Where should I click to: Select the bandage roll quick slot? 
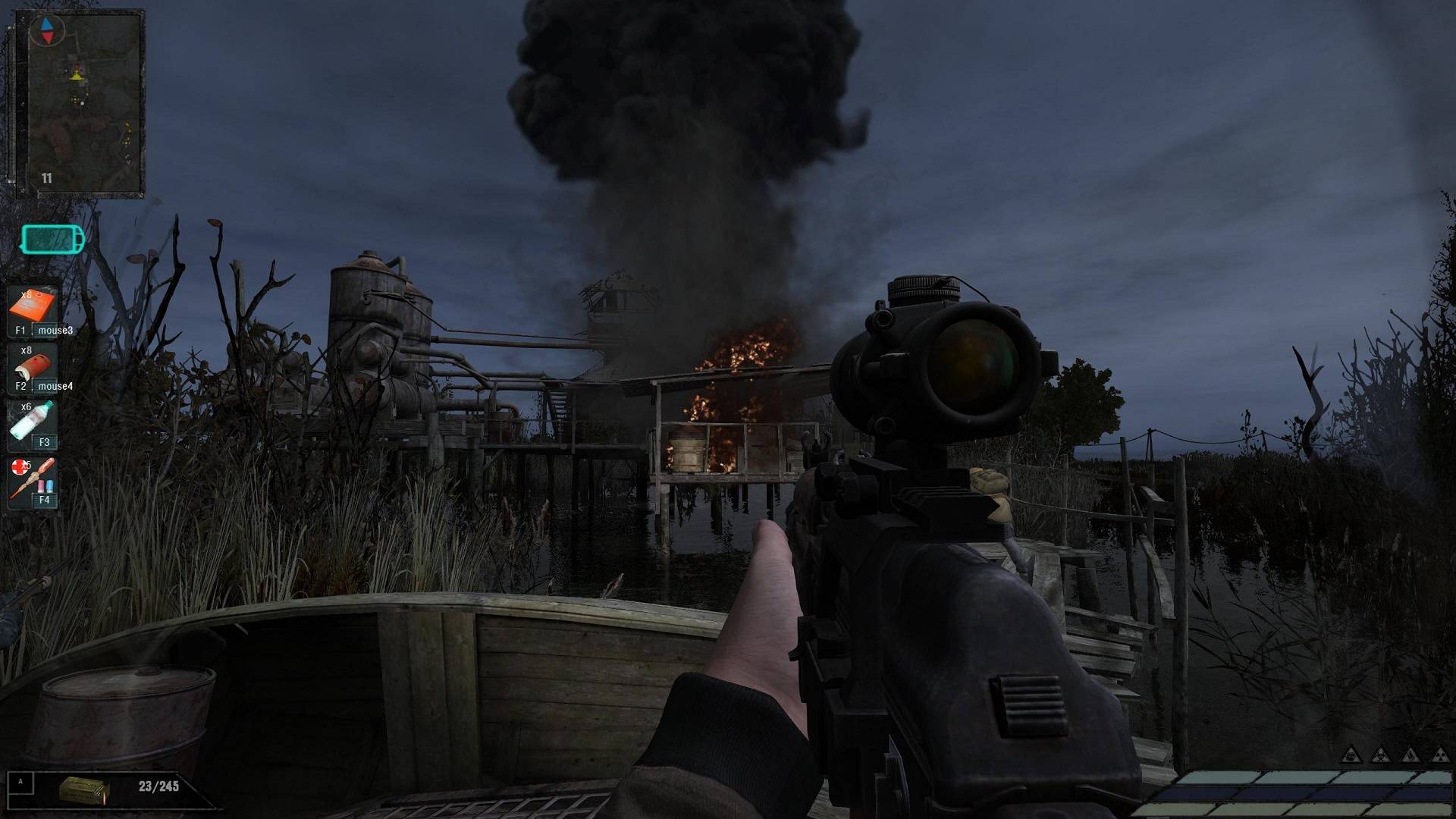pos(32,368)
